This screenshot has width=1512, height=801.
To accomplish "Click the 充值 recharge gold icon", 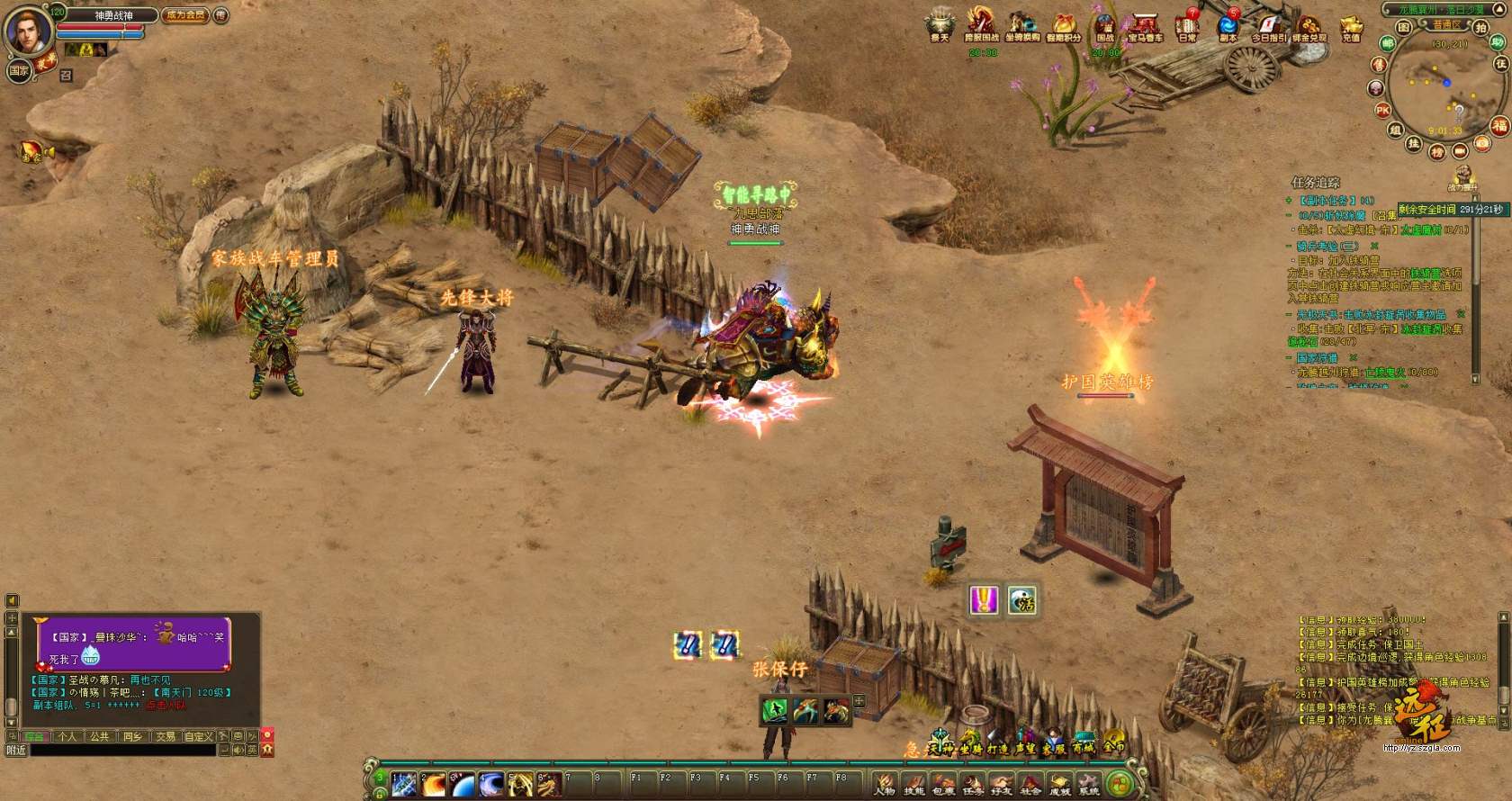I will (1350, 27).
